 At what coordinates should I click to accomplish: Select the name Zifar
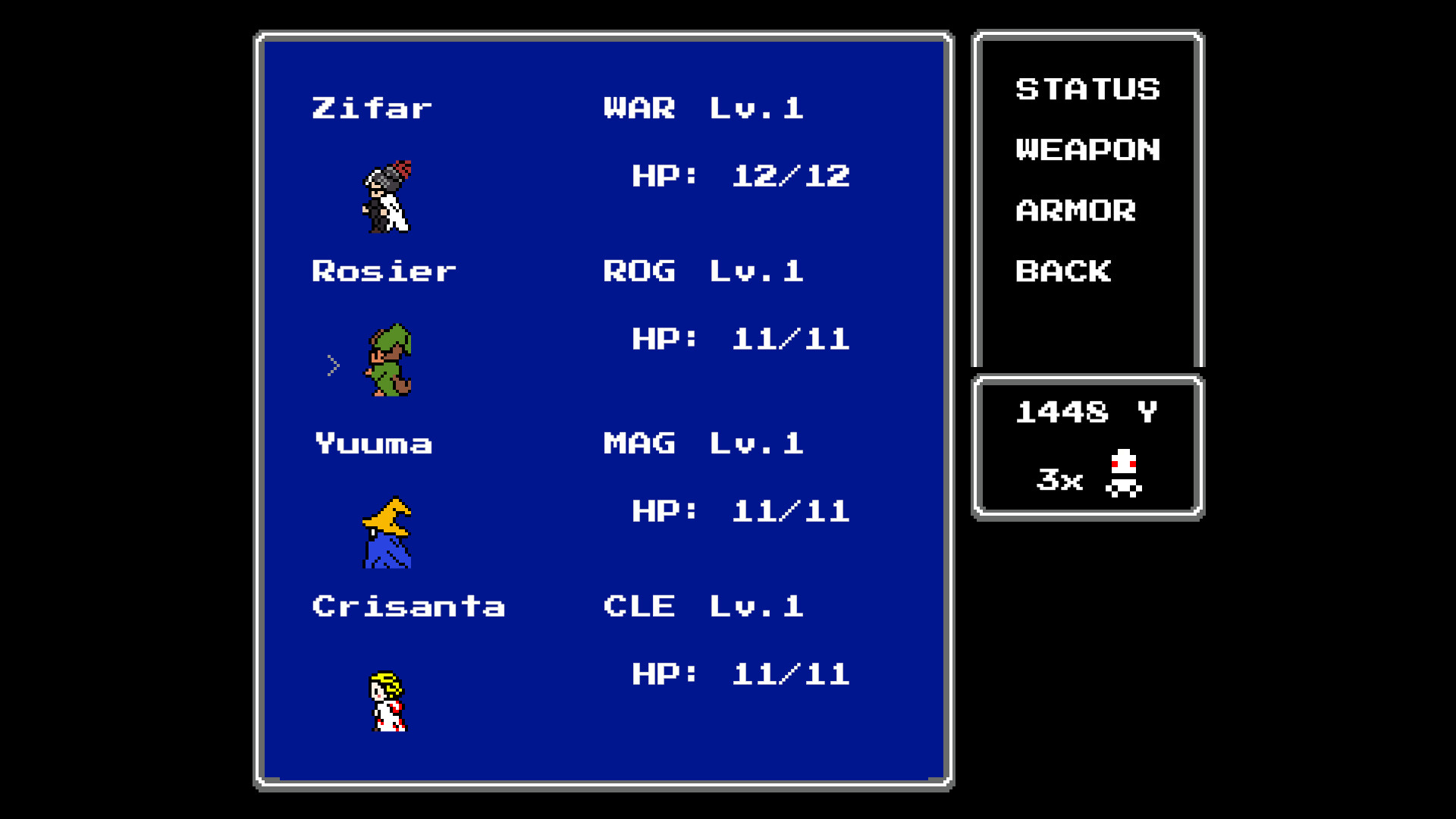(372, 106)
